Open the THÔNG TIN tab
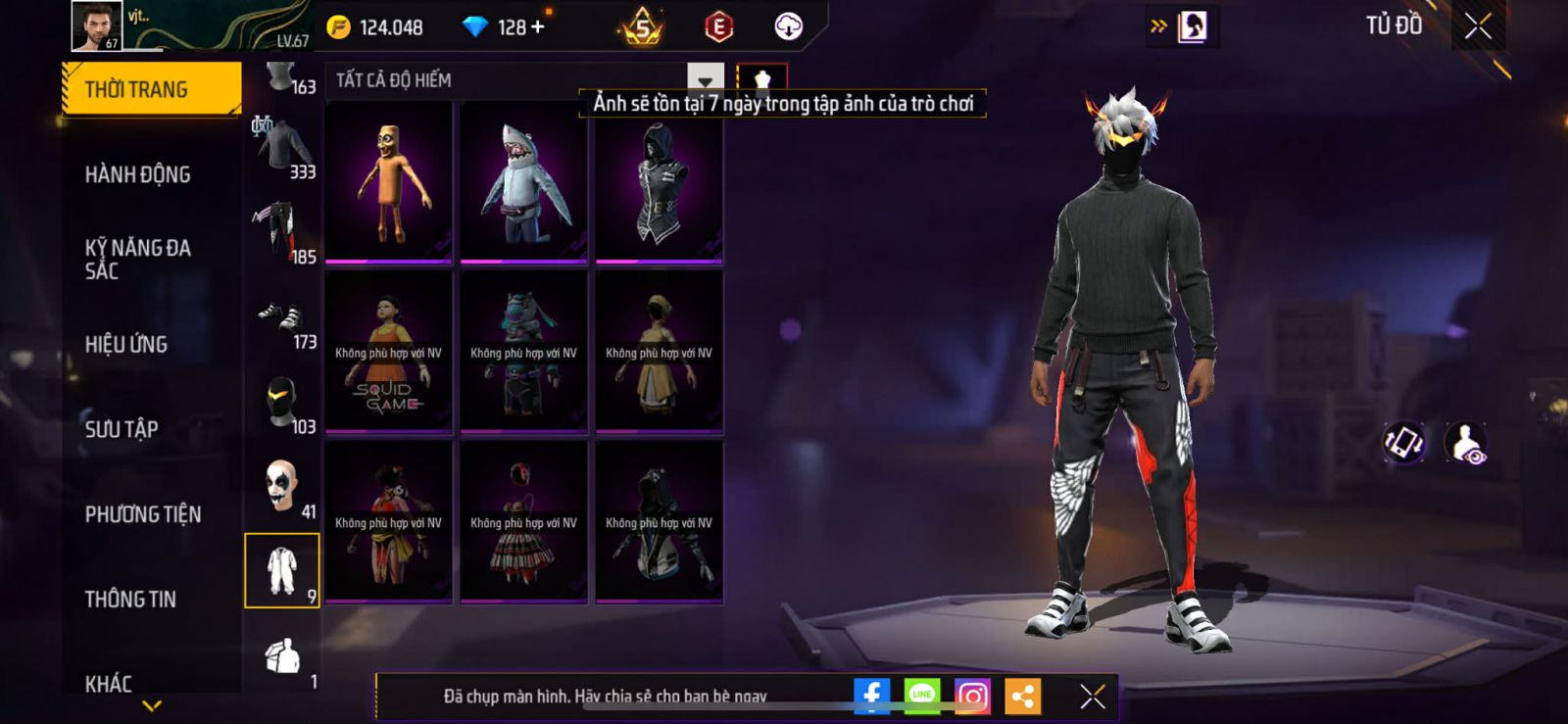This screenshot has height=724, width=1568. click(x=130, y=600)
